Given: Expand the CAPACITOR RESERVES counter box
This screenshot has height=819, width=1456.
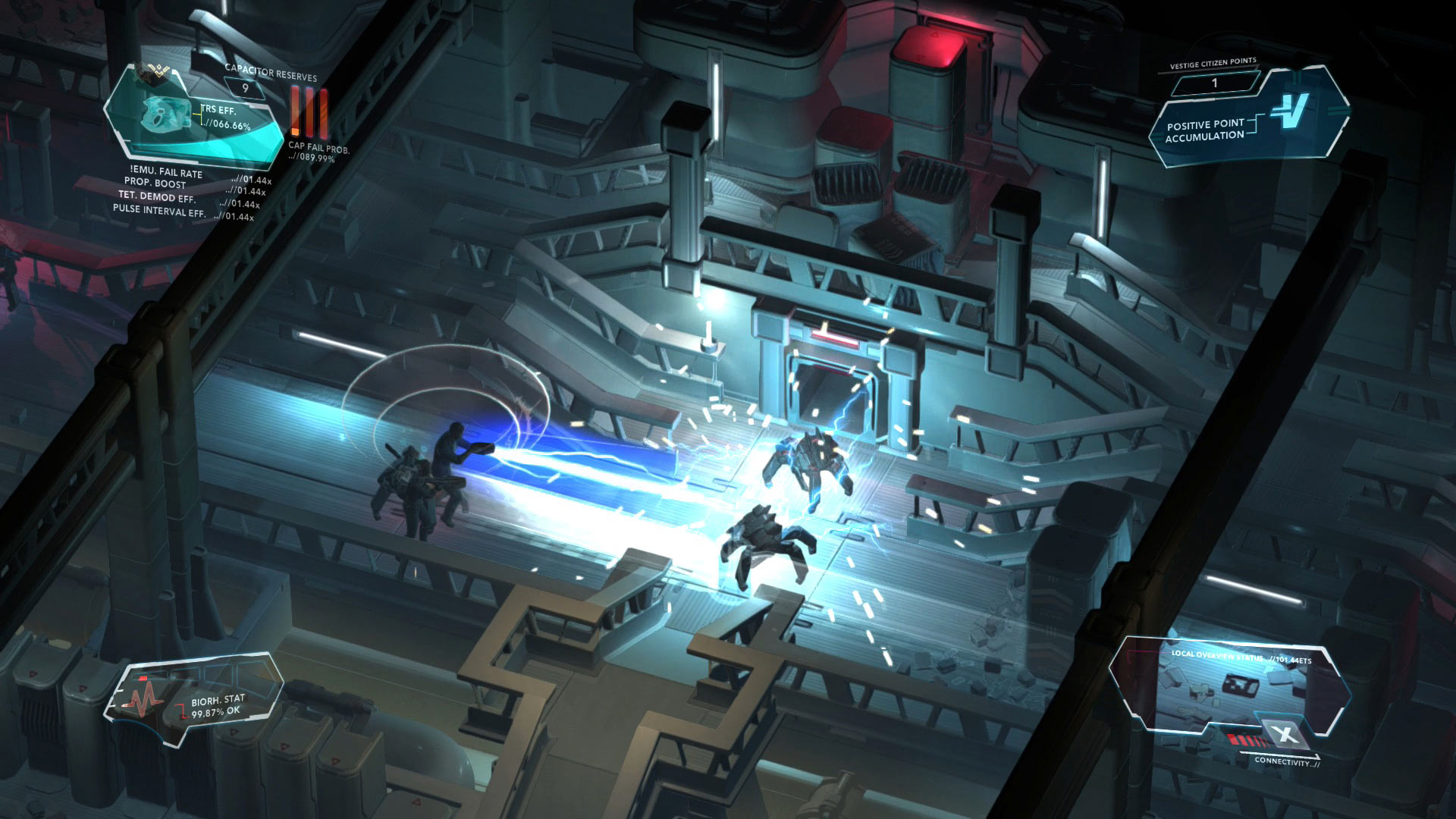Looking at the screenshot, I should pos(245,87).
